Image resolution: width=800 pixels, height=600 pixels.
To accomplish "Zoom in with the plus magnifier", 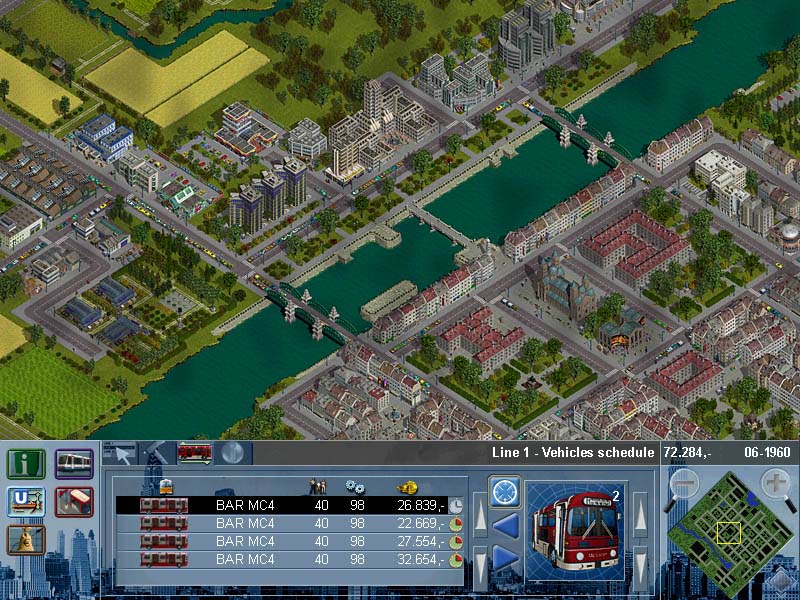I will point(775,484).
